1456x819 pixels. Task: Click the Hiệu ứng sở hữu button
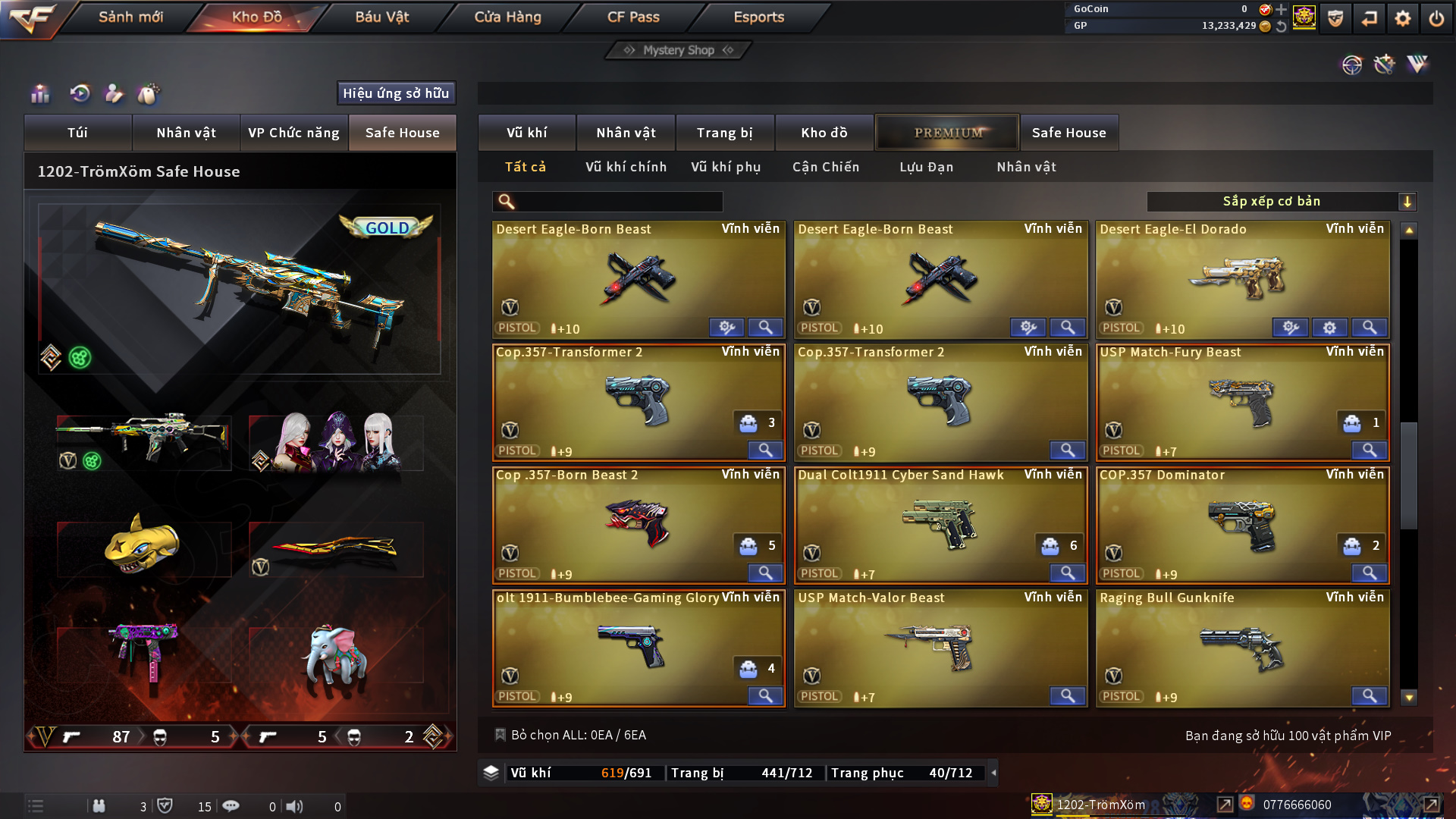396,93
